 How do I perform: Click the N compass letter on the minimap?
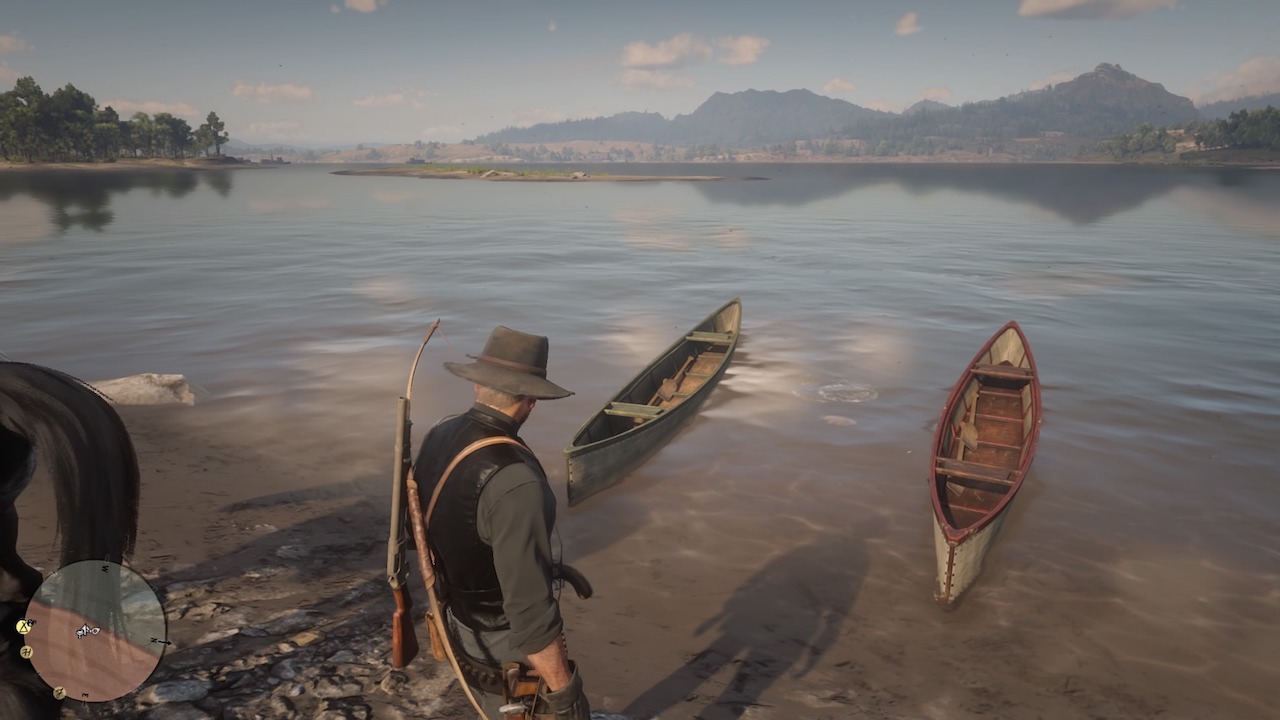coord(155,640)
